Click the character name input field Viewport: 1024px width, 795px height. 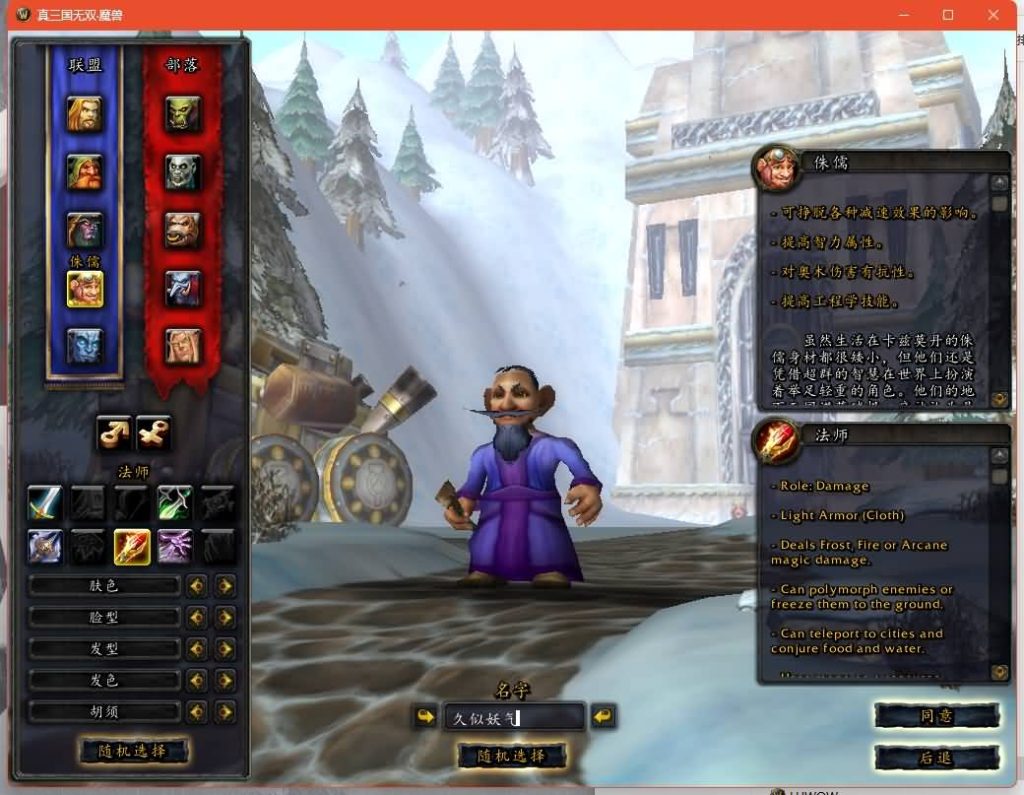512,717
